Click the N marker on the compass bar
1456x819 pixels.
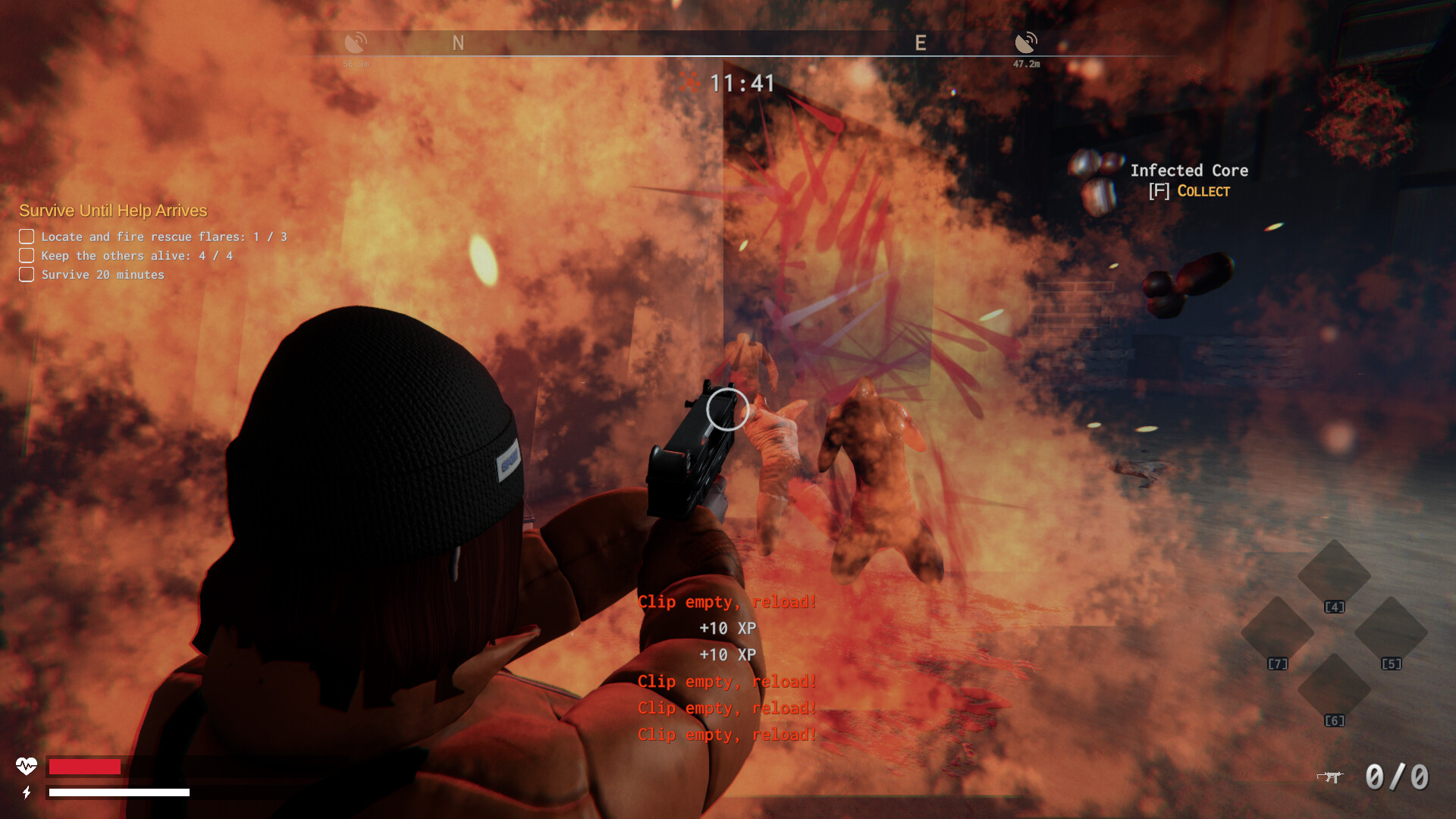click(458, 42)
